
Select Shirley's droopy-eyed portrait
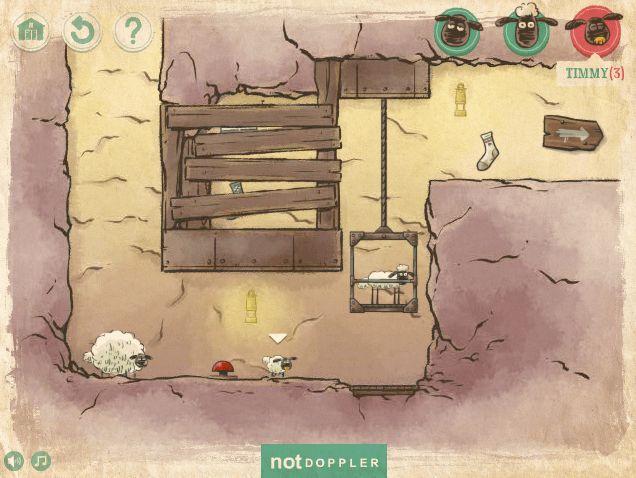point(458,32)
